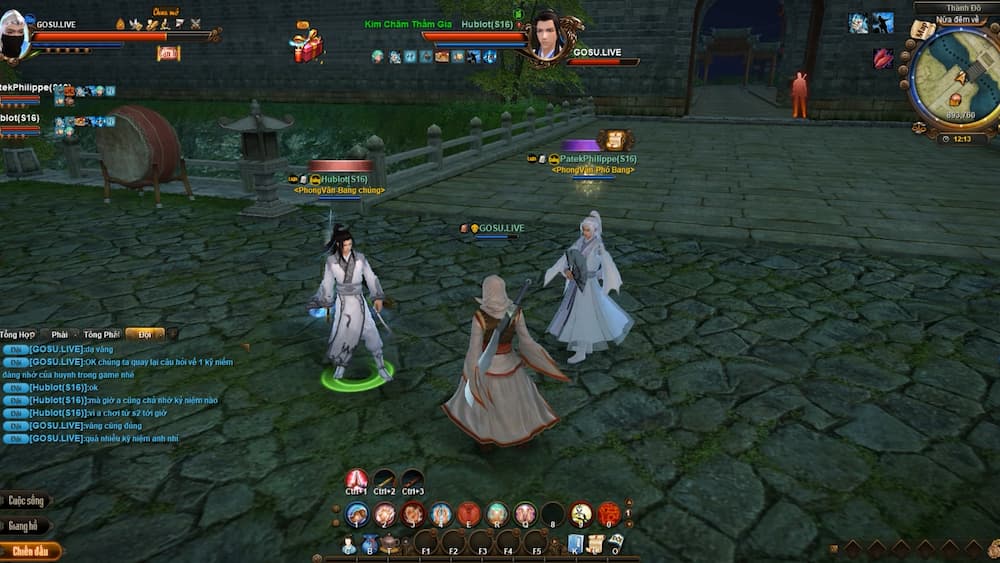
Task: Click the Giang hồ button
Action: (x=24, y=525)
